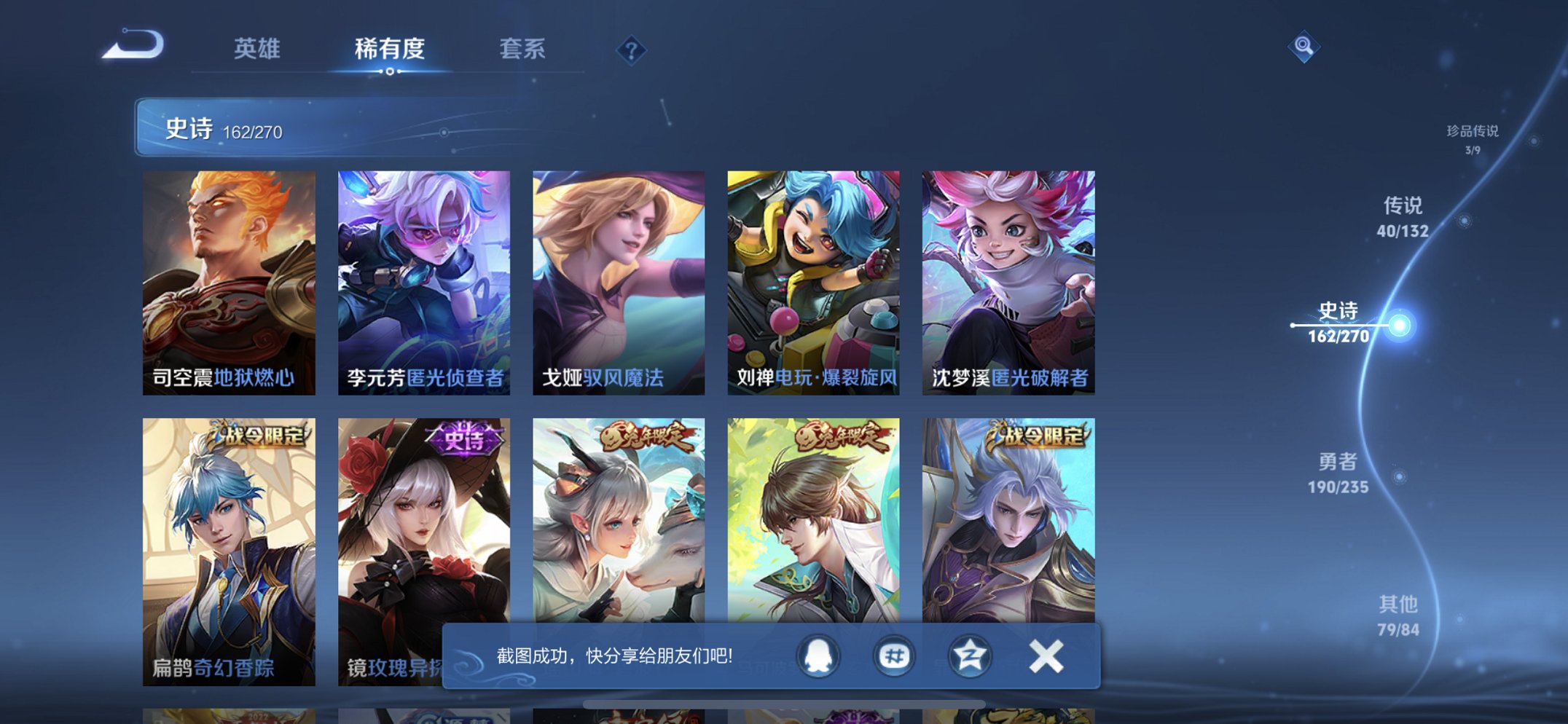Open the help question mark icon
This screenshot has width=1568, height=724.
click(x=632, y=50)
